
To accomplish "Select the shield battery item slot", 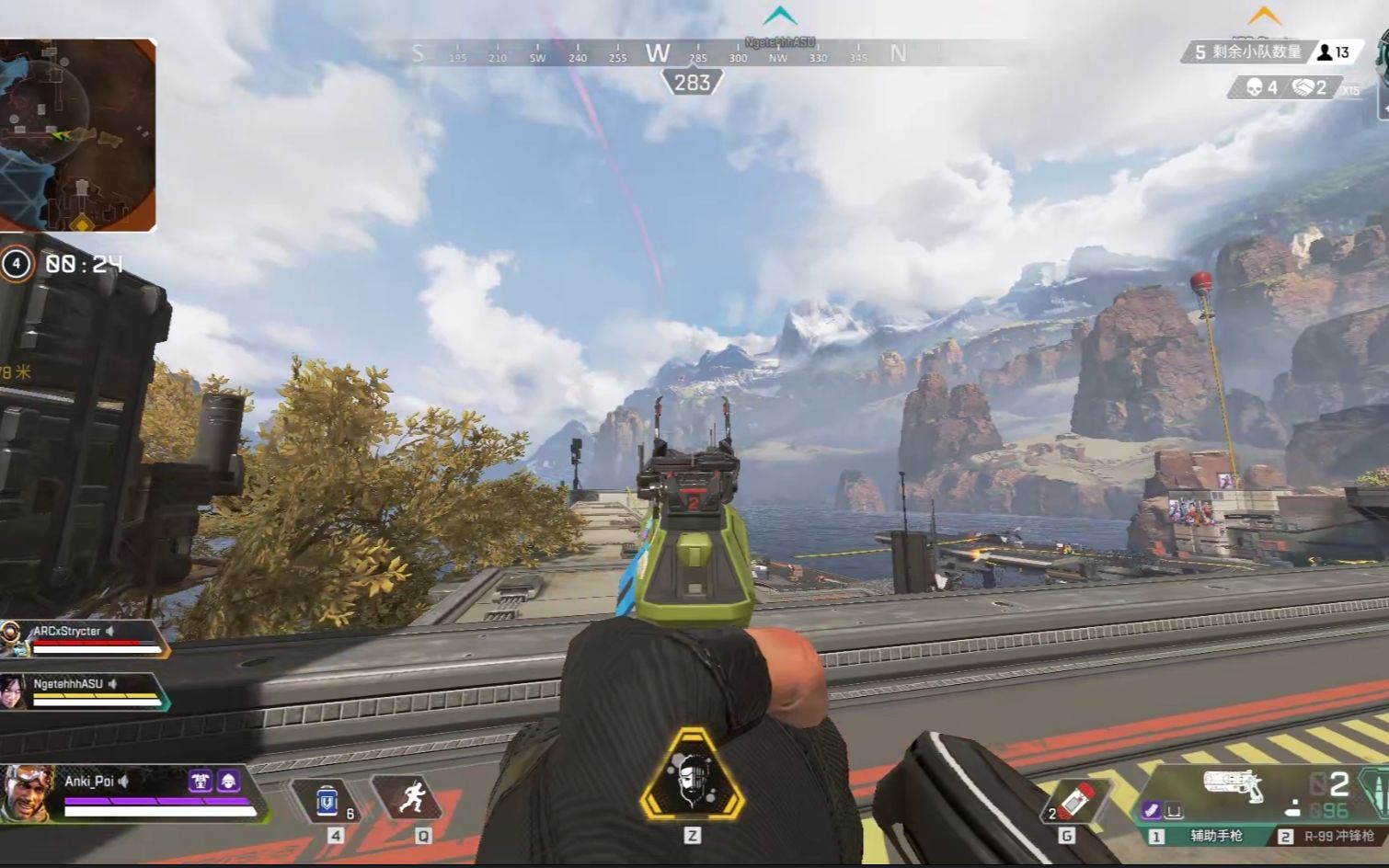I will pos(328,801).
